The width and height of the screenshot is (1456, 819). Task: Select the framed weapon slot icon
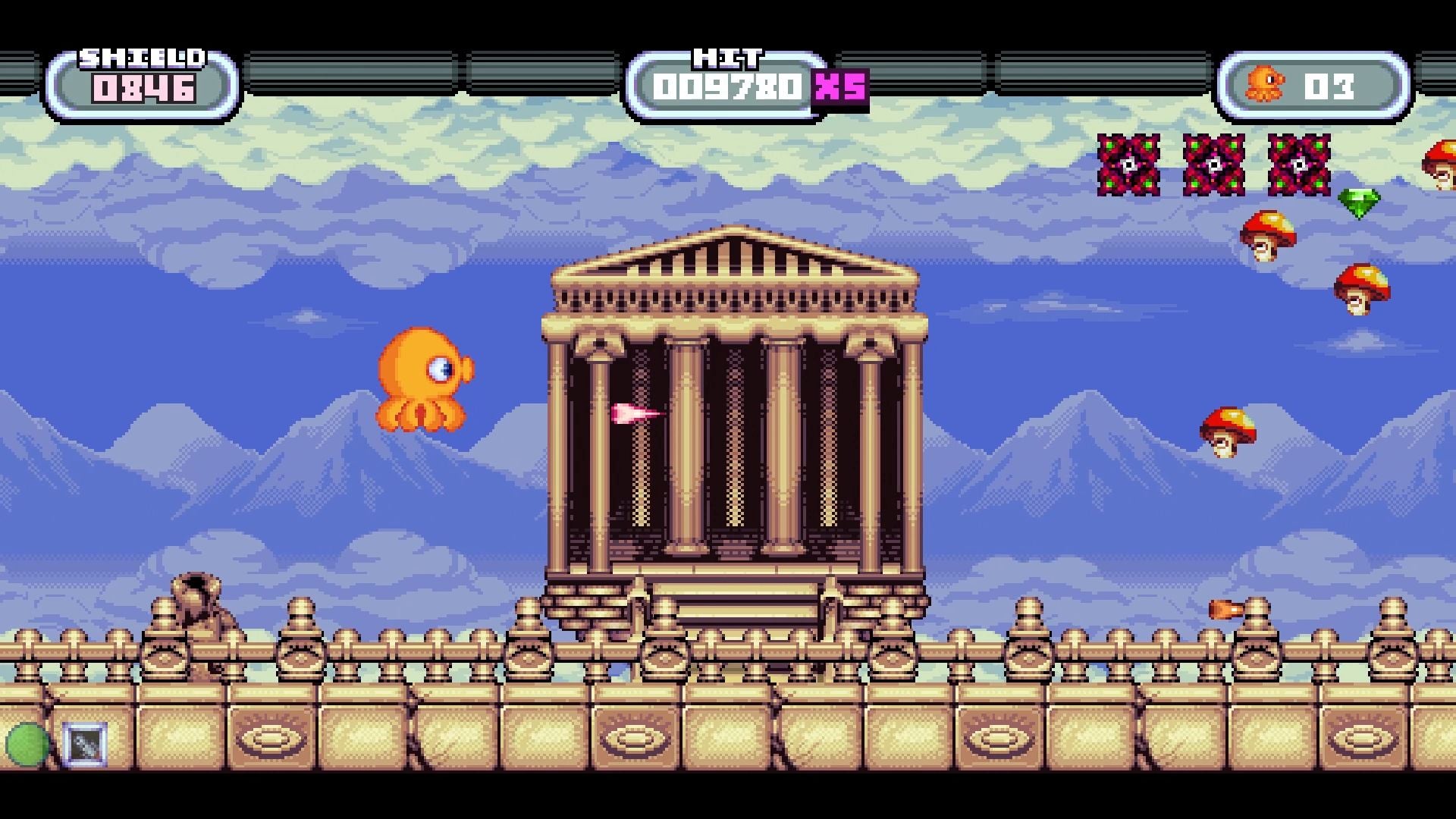[x=85, y=744]
